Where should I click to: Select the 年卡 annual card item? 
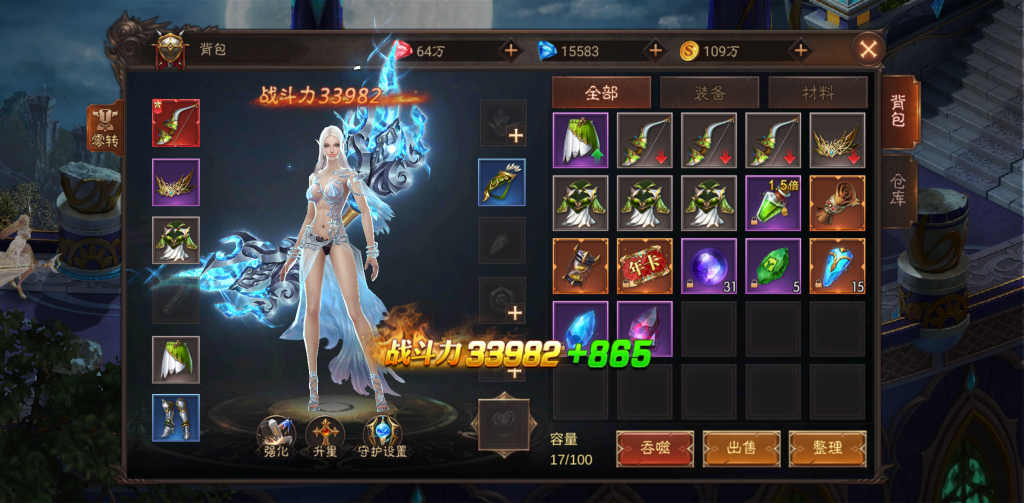[x=644, y=265]
